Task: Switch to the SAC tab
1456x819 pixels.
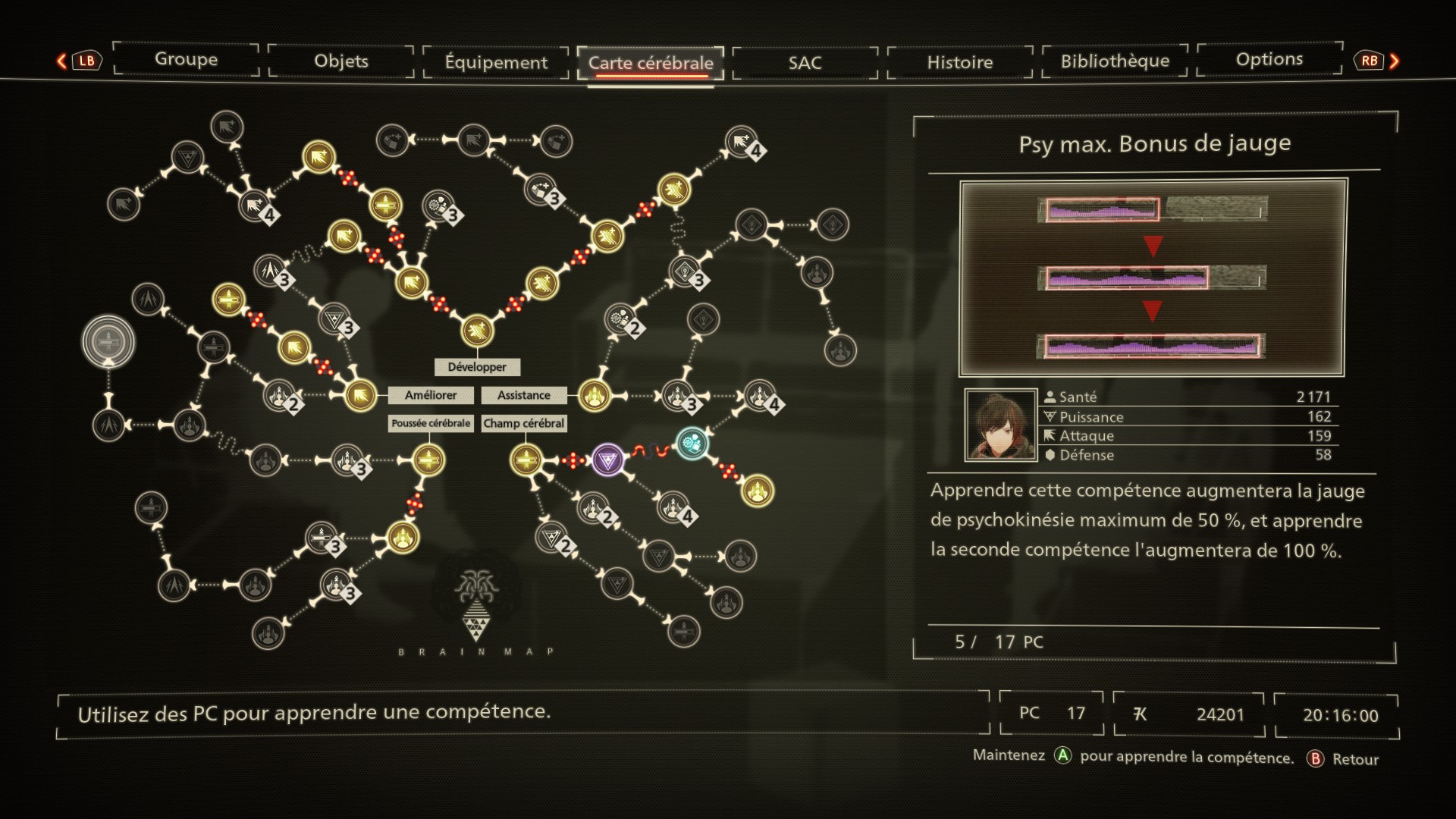Action: pyautogui.click(x=805, y=62)
